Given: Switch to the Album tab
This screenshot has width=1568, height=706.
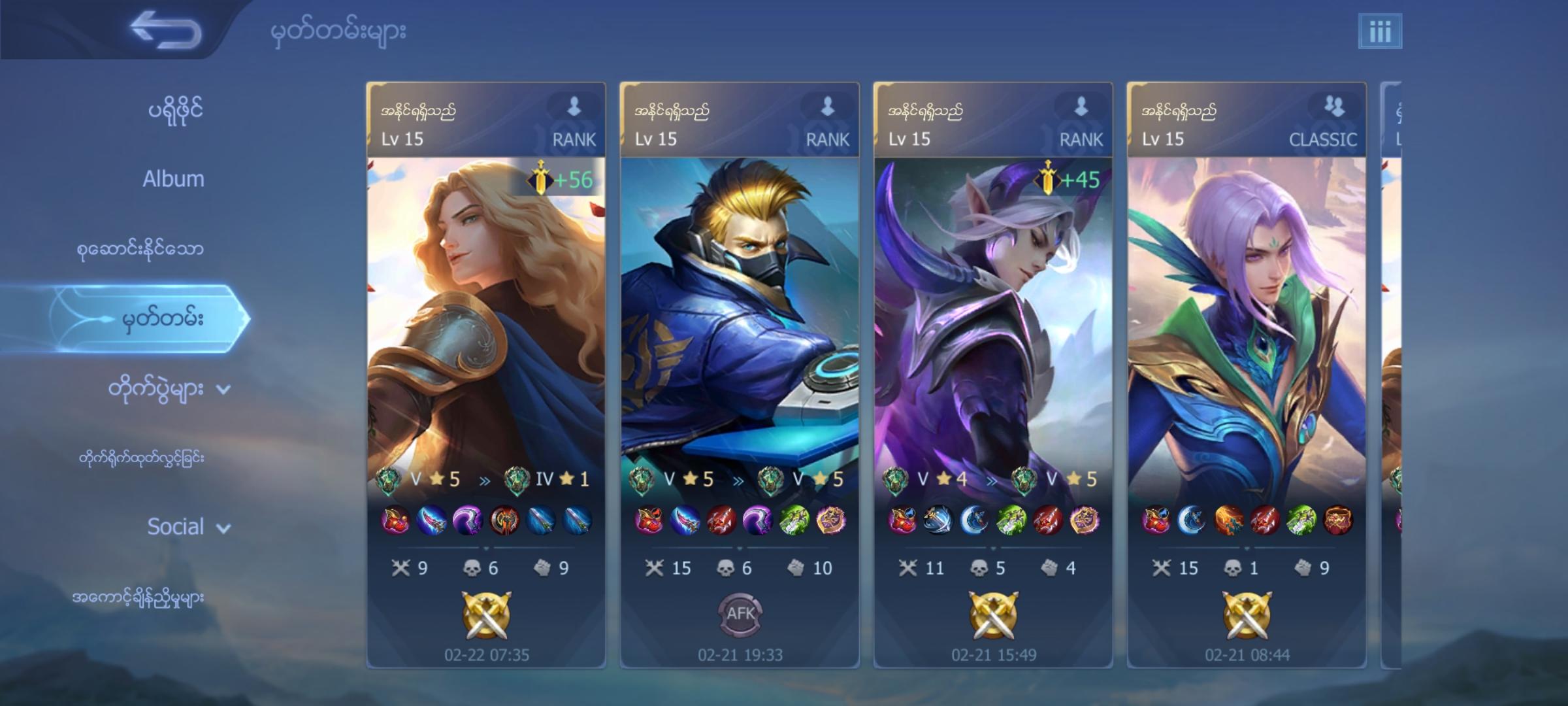Looking at the screenshot, I should point(175,178).
